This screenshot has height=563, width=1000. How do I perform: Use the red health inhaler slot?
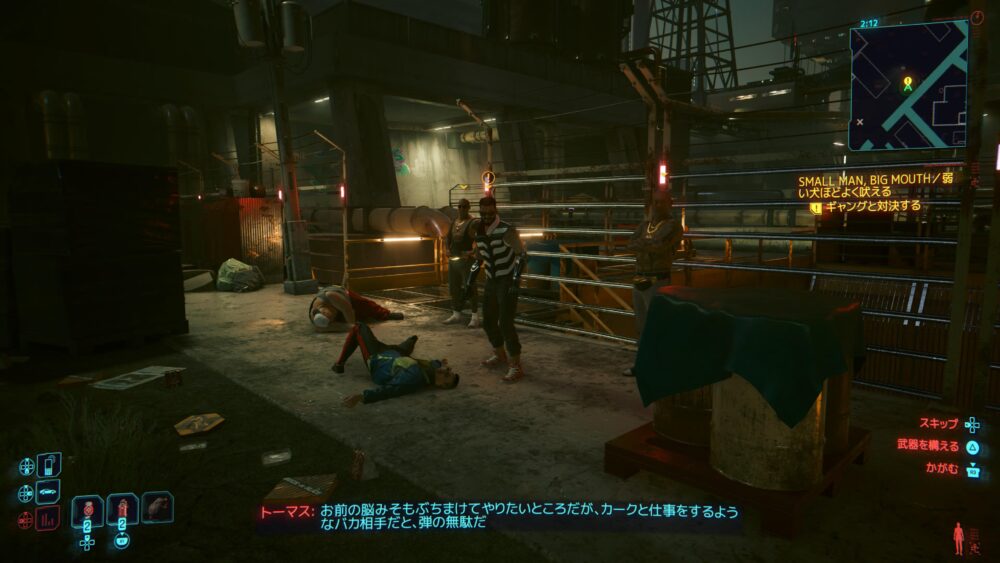122,508
